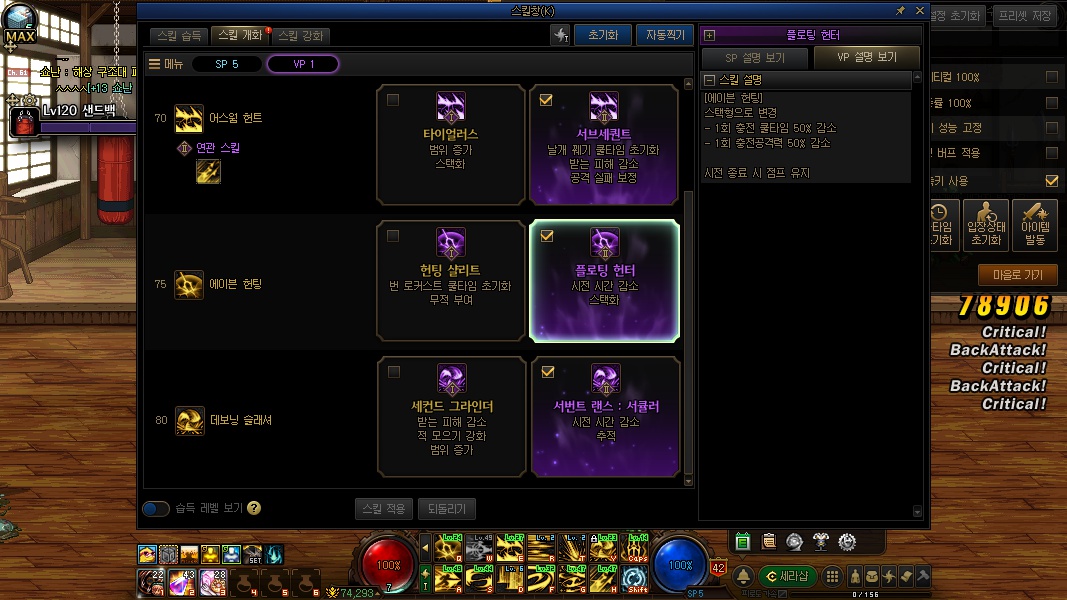The width and height of the screenshot is (1067, 600).
Task: Click the 마을로 가기 button
Action: pyautogui.click(x=1017, y=275)
